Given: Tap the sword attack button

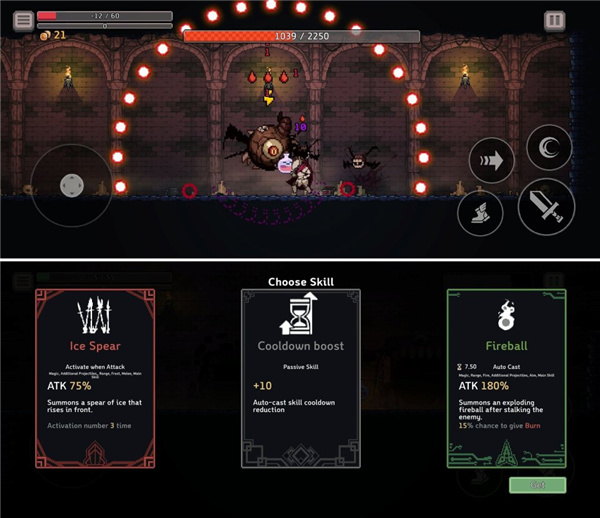Looking at the screenshot, I should click(546, 206).
